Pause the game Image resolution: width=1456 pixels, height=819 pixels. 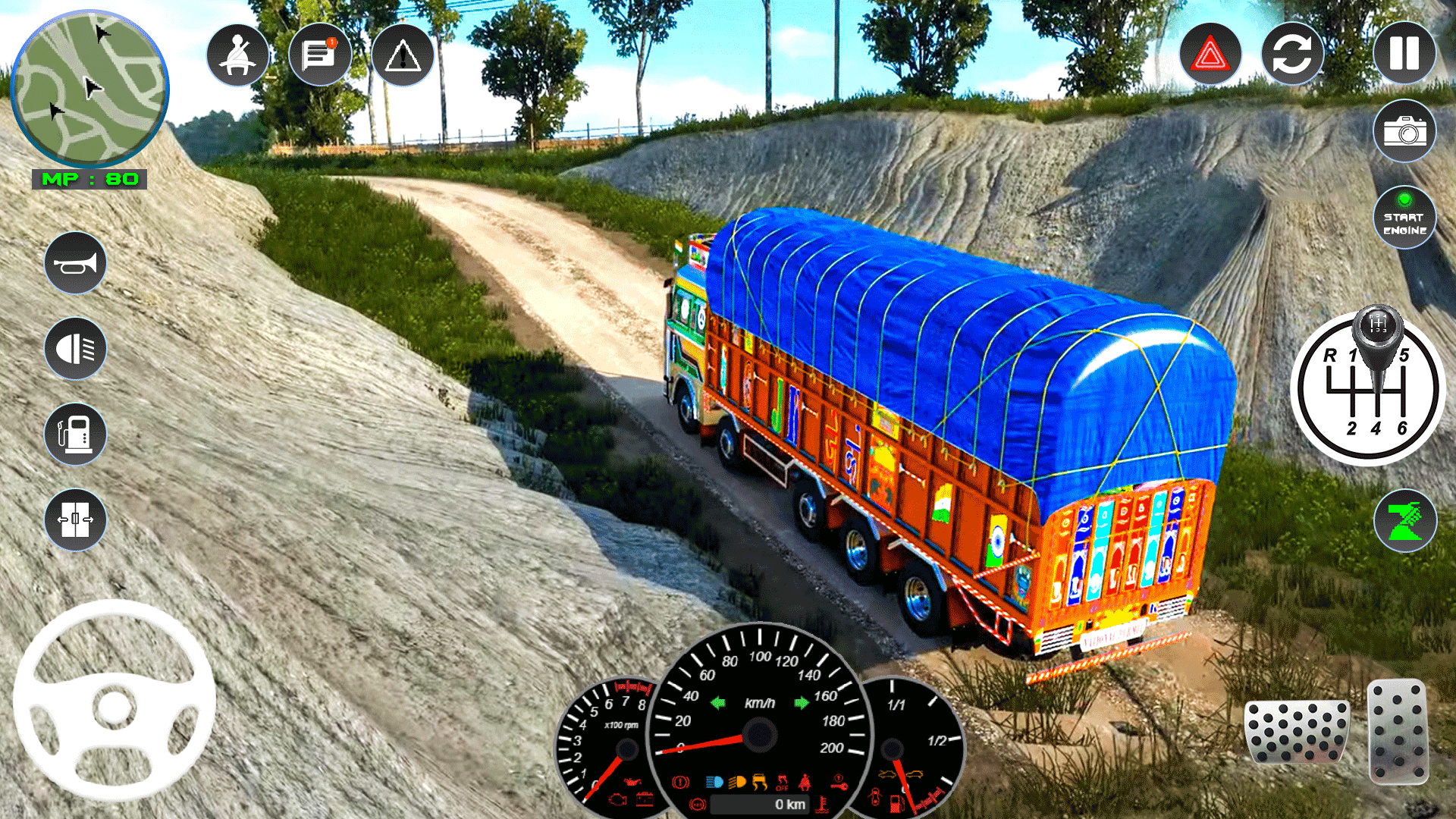(1404, 53)
